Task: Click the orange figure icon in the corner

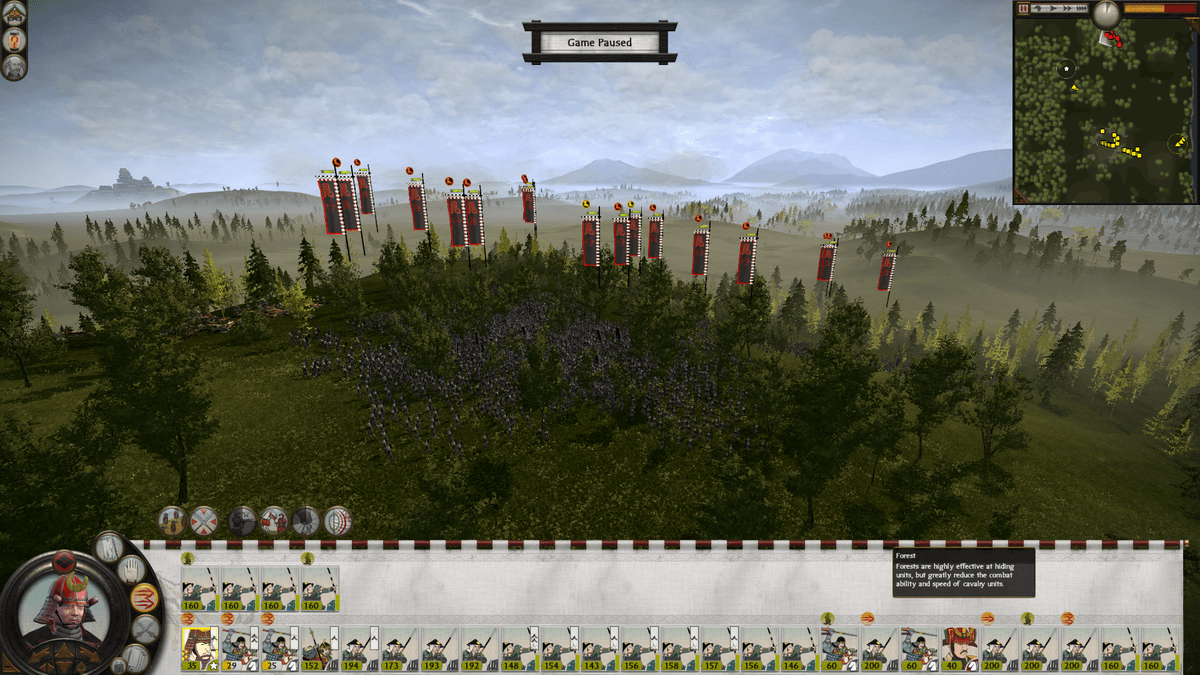Action: pyautogui.click(x=14, y=40)
